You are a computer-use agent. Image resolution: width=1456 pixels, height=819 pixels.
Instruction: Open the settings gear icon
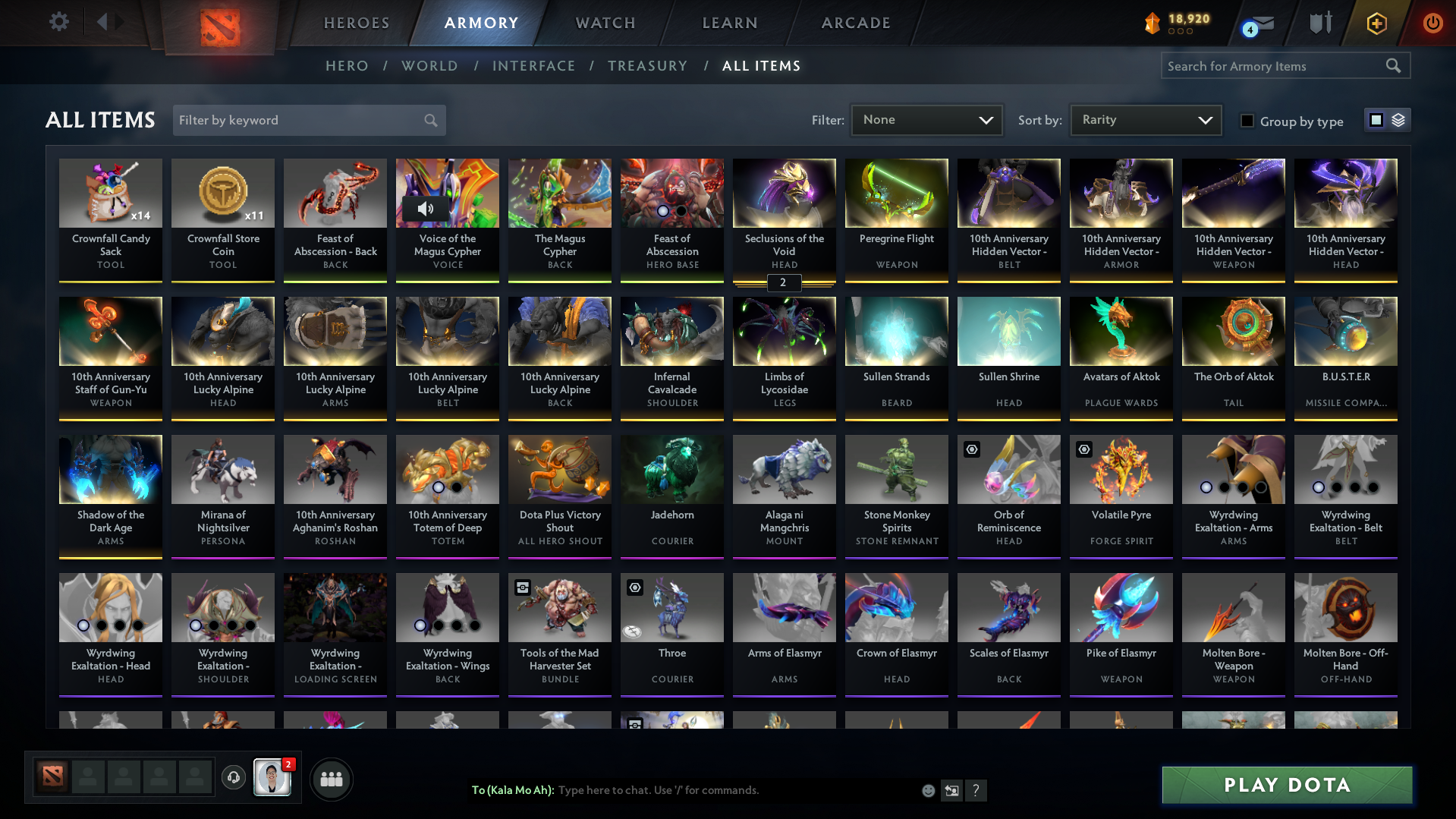click(x=58, y=22)
